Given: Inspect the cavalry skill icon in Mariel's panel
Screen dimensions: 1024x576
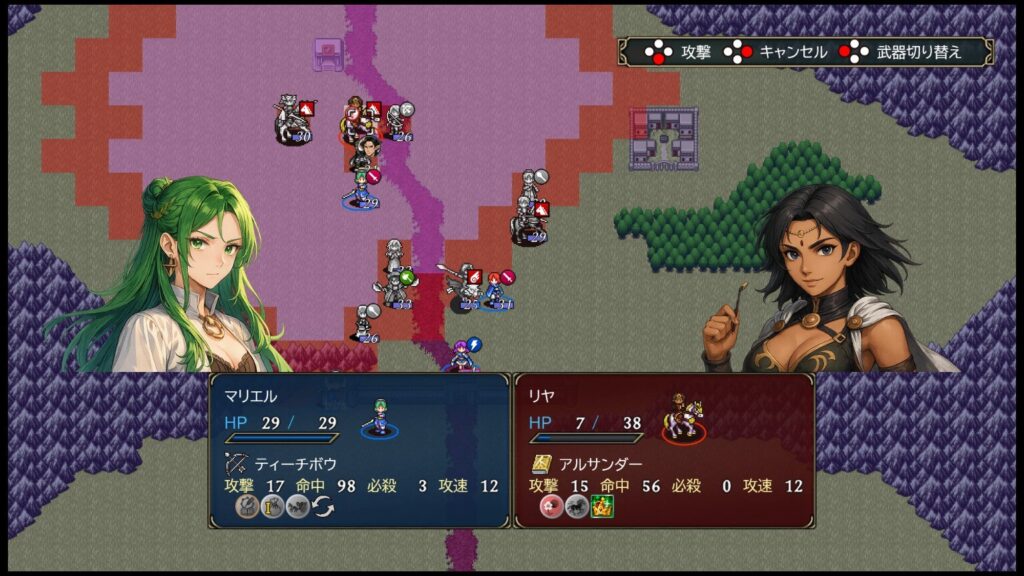Looking at the screenshot, I should click(298, 507).
